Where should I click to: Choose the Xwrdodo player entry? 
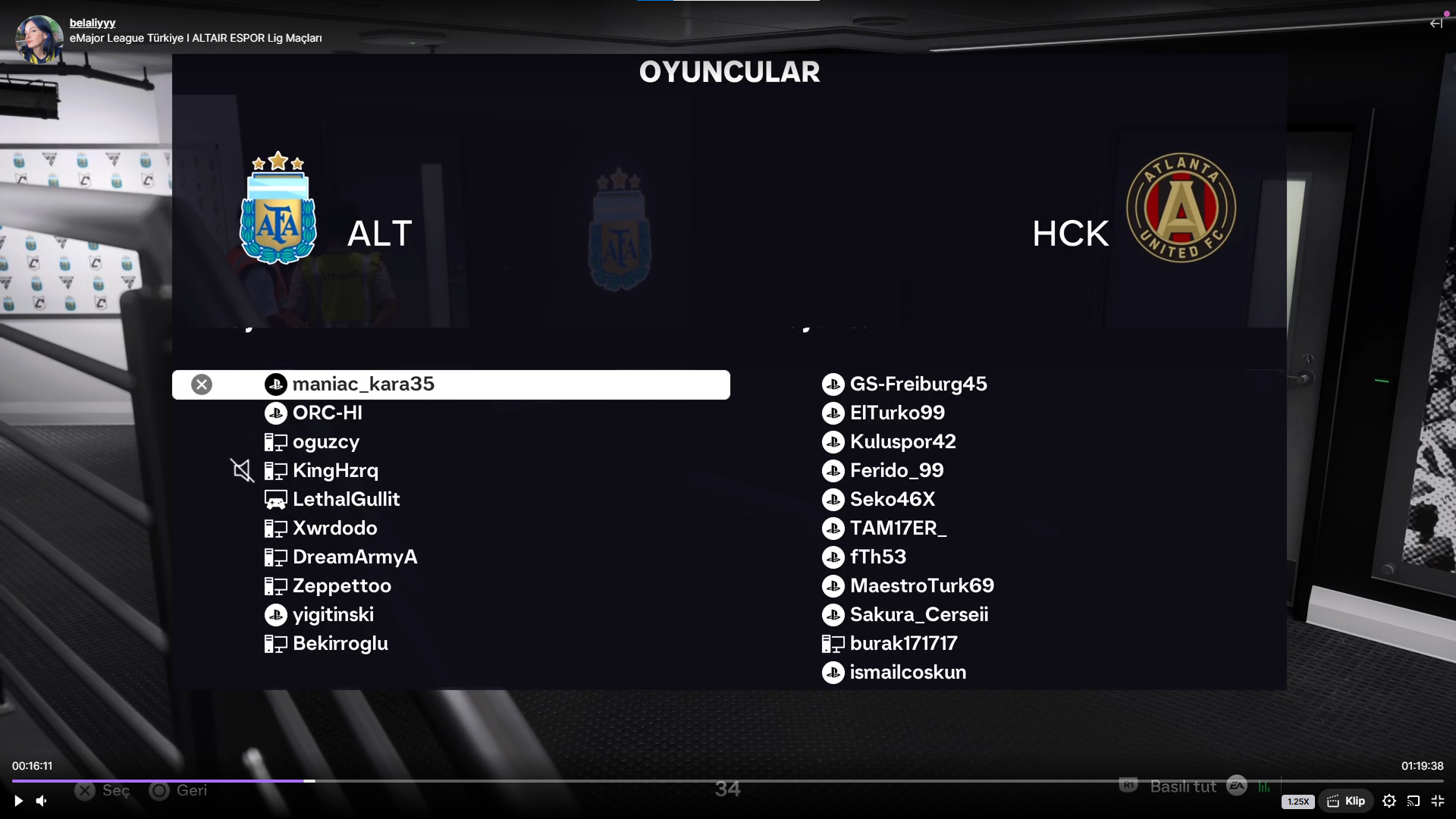334,529
